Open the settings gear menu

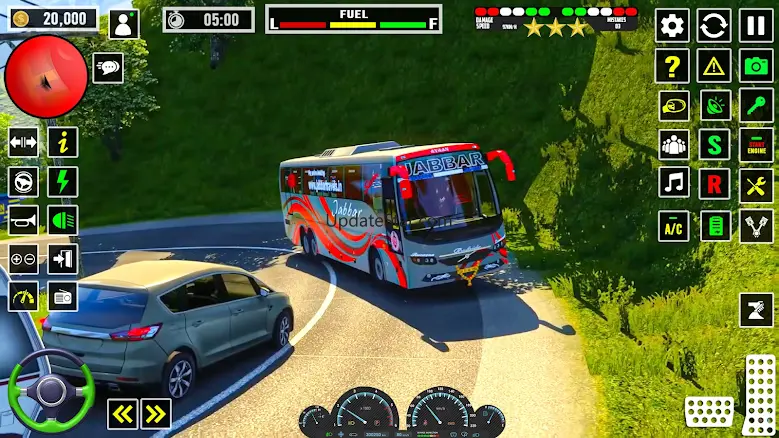tap(673, 26)
